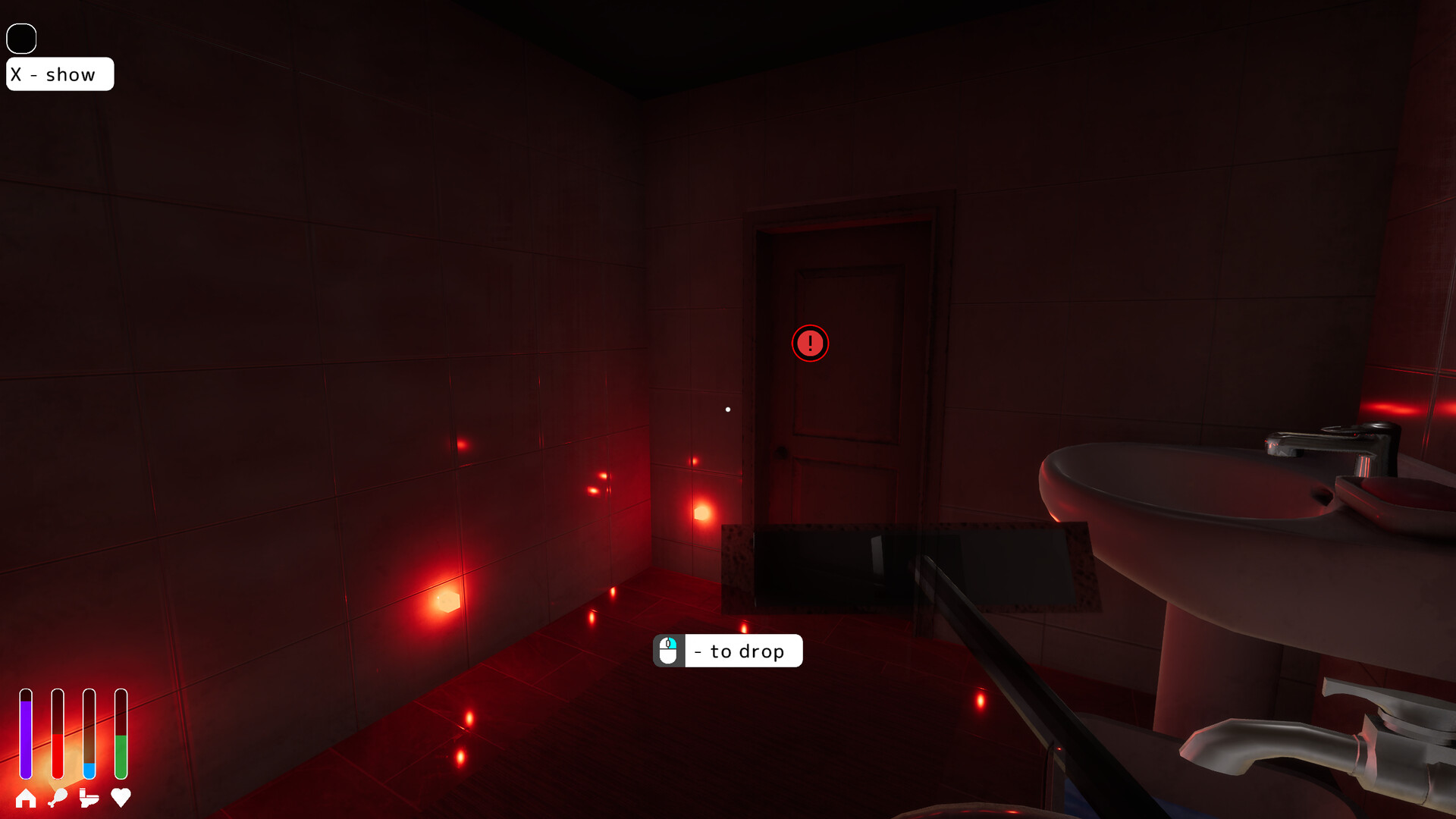Click the red exclamation warning on the door

810,344
